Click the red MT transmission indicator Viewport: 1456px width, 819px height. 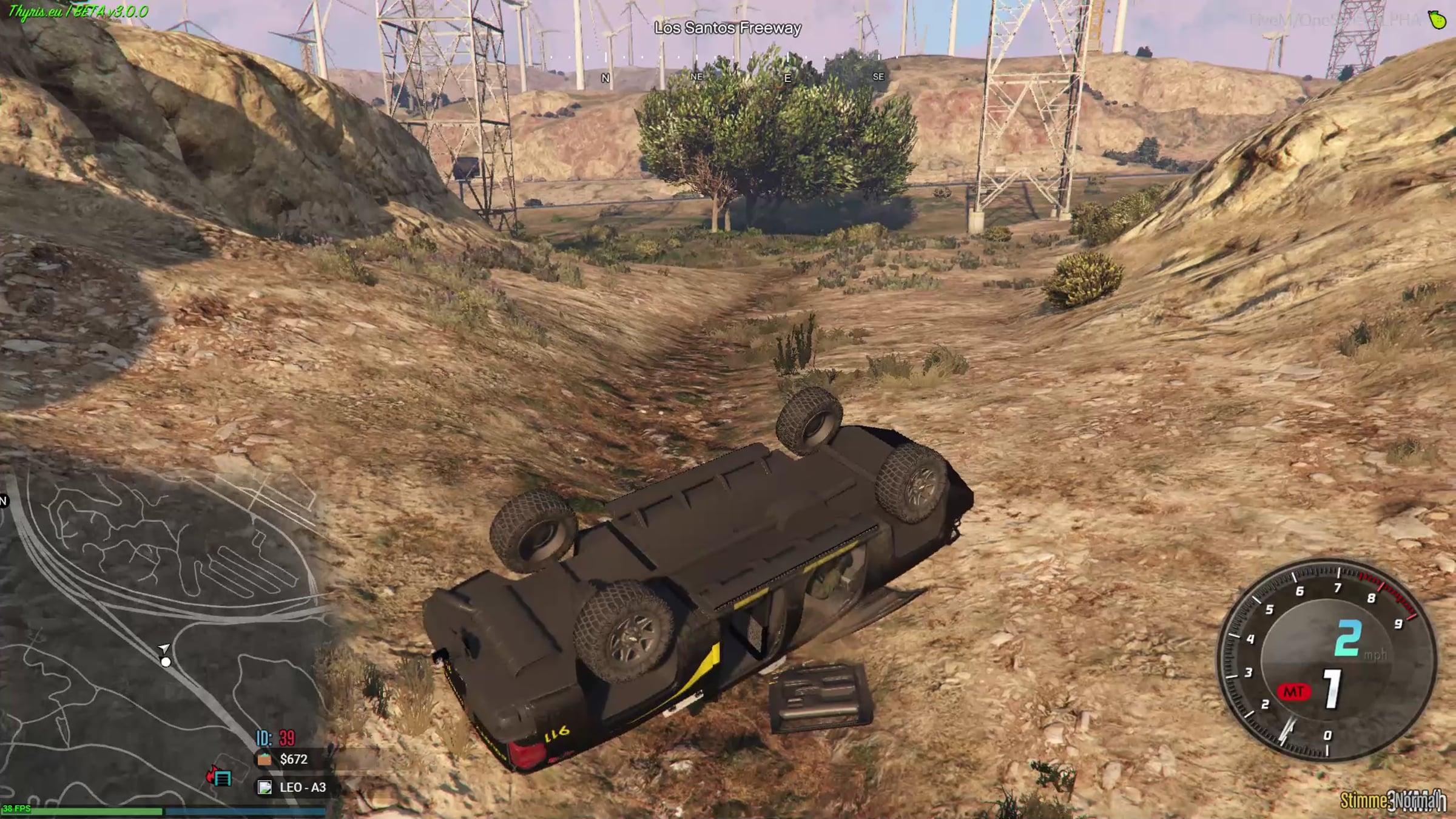click(1293, 692)
